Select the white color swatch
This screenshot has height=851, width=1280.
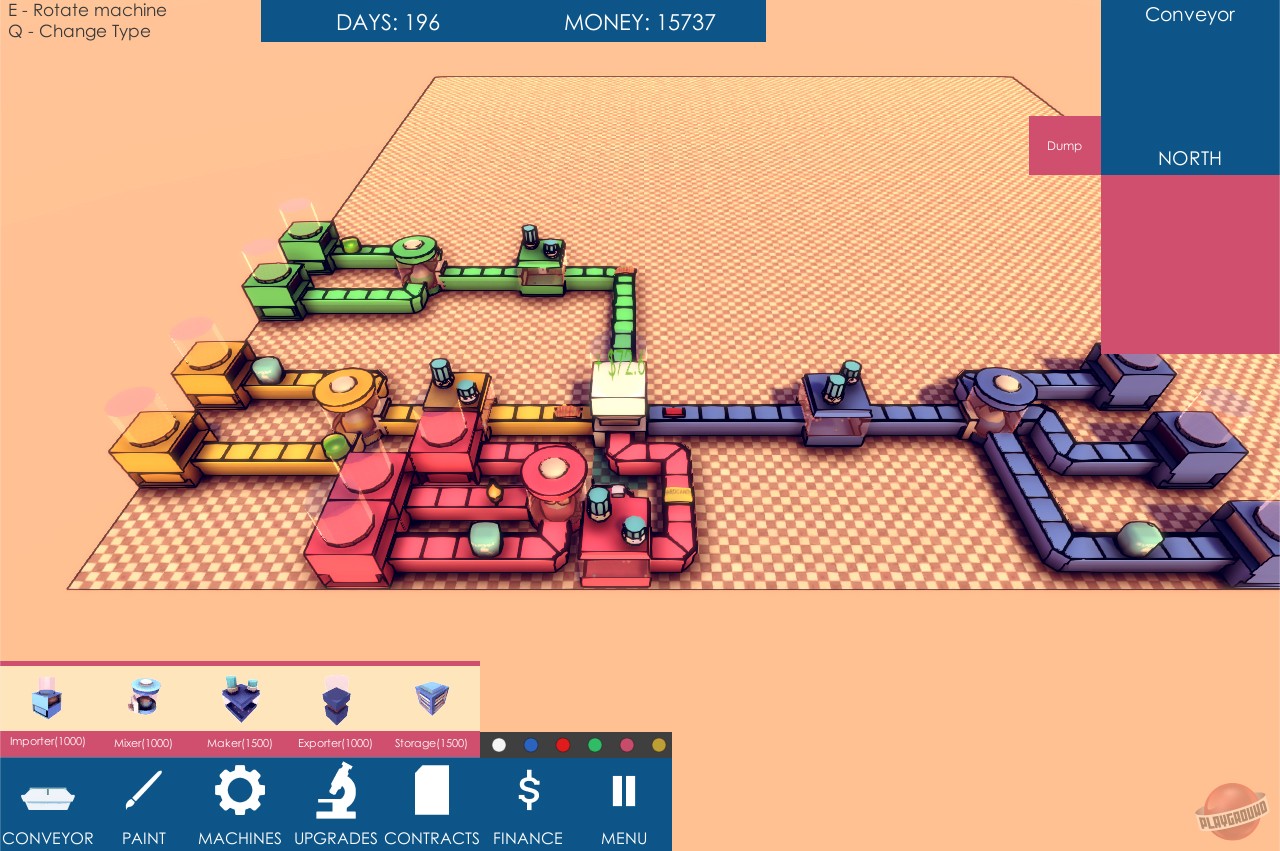tap(499, 745)
